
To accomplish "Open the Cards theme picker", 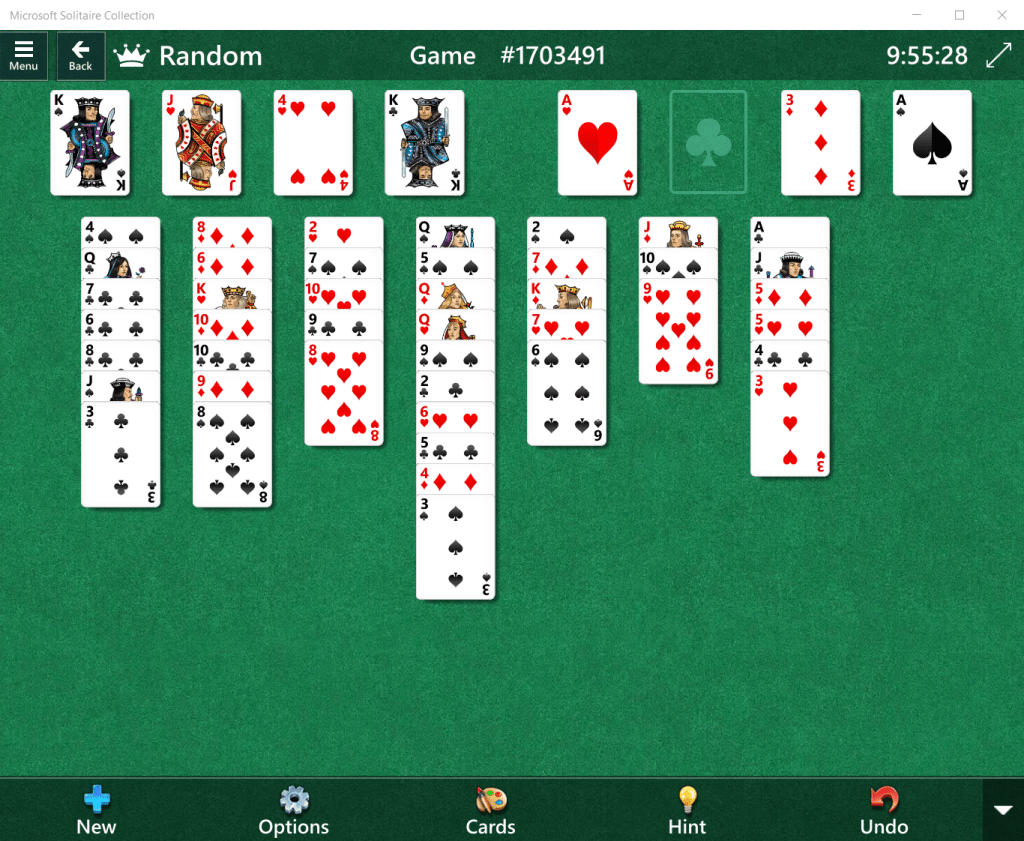I will coord(490,810).
